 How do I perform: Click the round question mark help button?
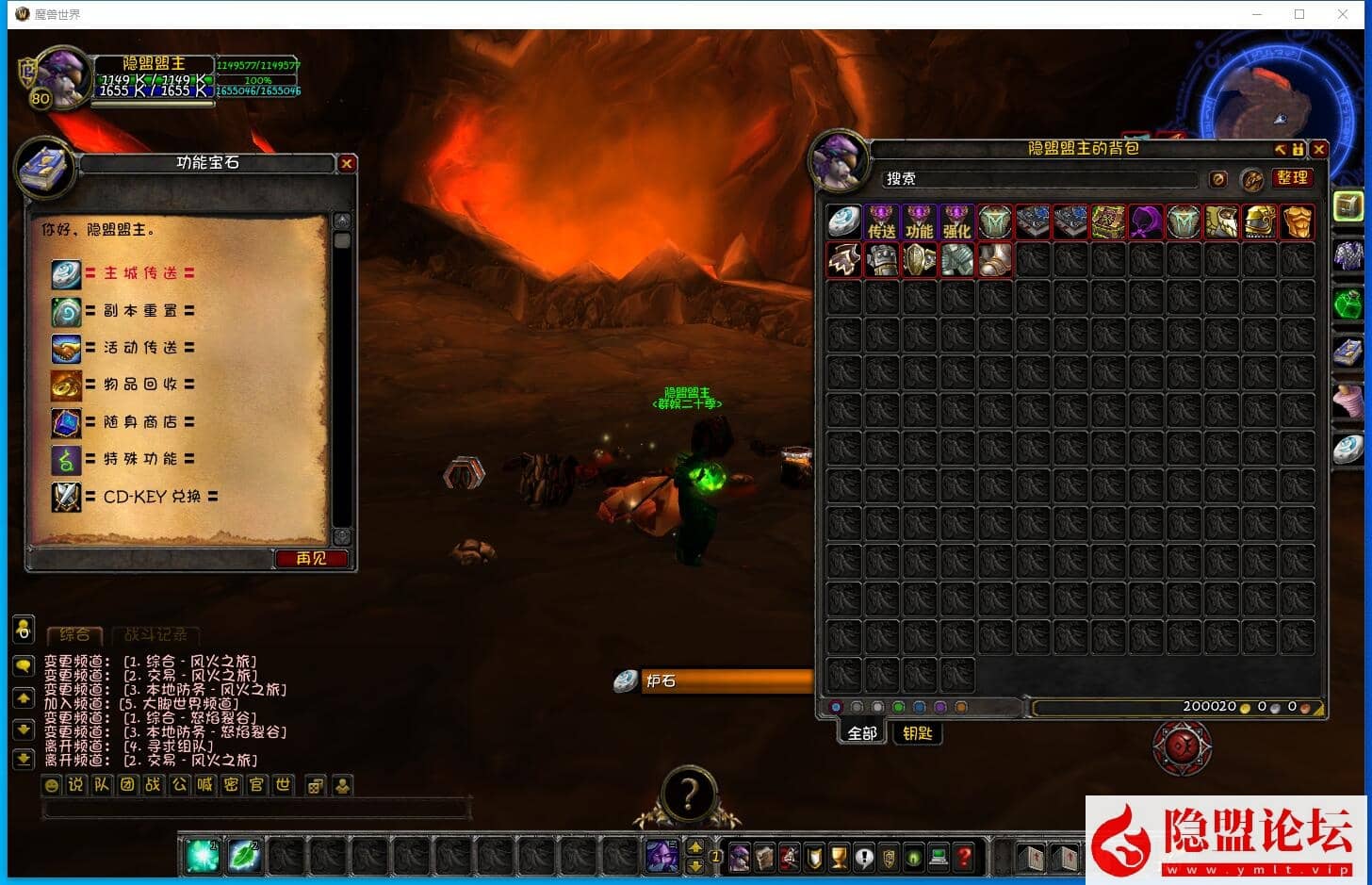[688, 795]
